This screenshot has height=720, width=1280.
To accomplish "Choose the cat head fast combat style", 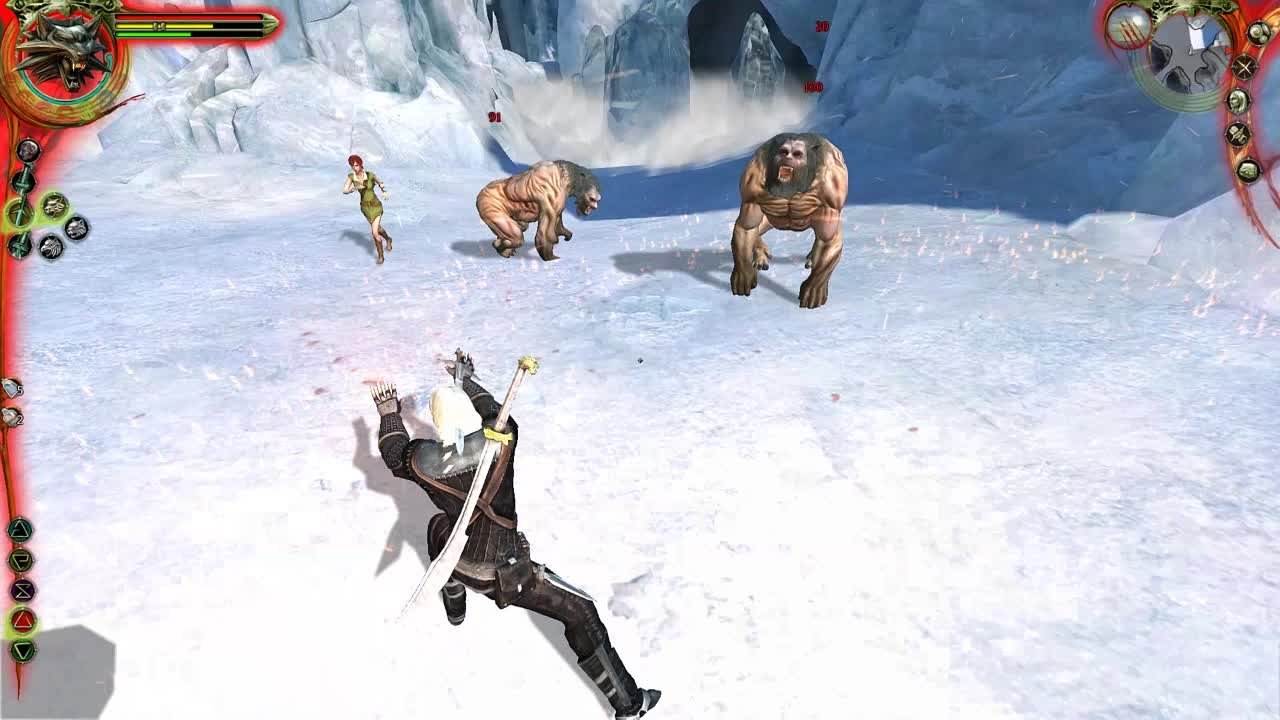I will click(77, 228).
